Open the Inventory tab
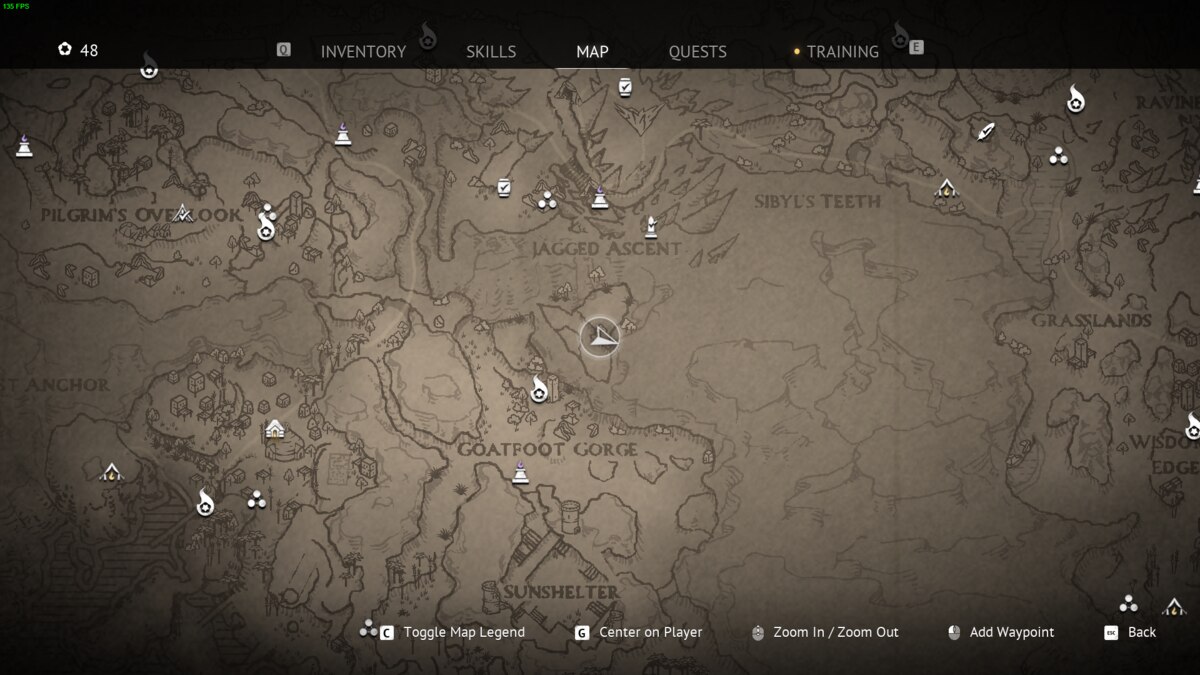This screenshot has width=1200, height=675. pos(363,52)
